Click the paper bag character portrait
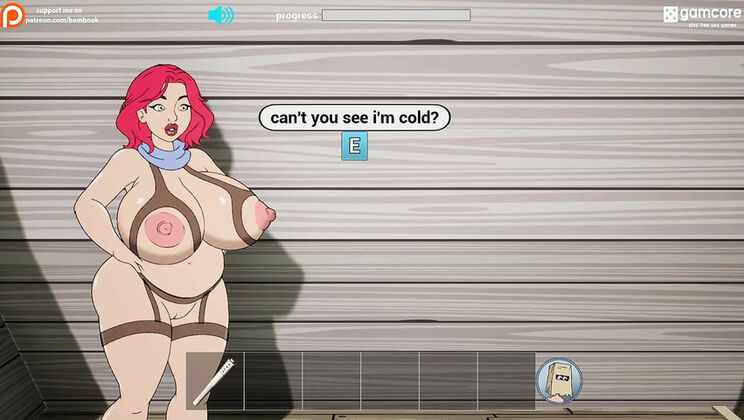Screen dimensions: 744x420 (558, 380)
